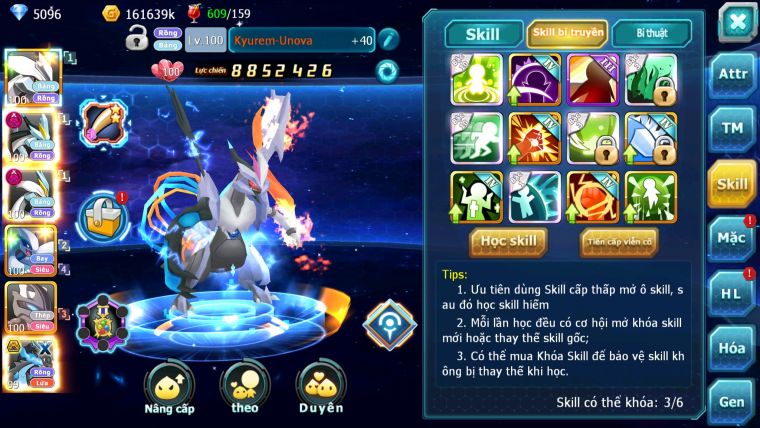Screen dimensions: 760x428
Task: Click the pencil rename icon beside Kyurem-Unova
Action: point(388,39)
